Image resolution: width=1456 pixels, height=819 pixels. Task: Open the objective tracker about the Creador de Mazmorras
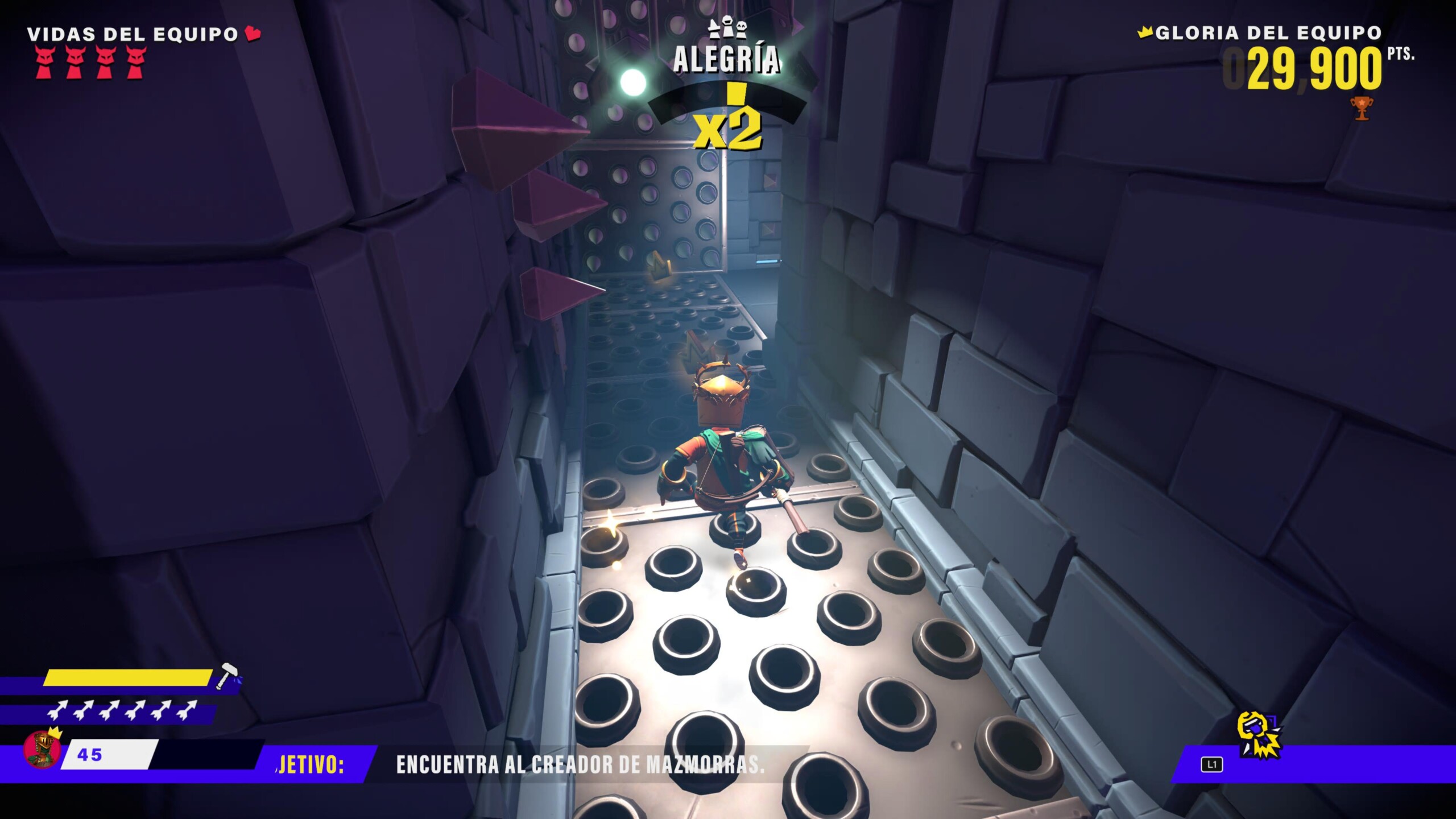(x=580, y=765)
